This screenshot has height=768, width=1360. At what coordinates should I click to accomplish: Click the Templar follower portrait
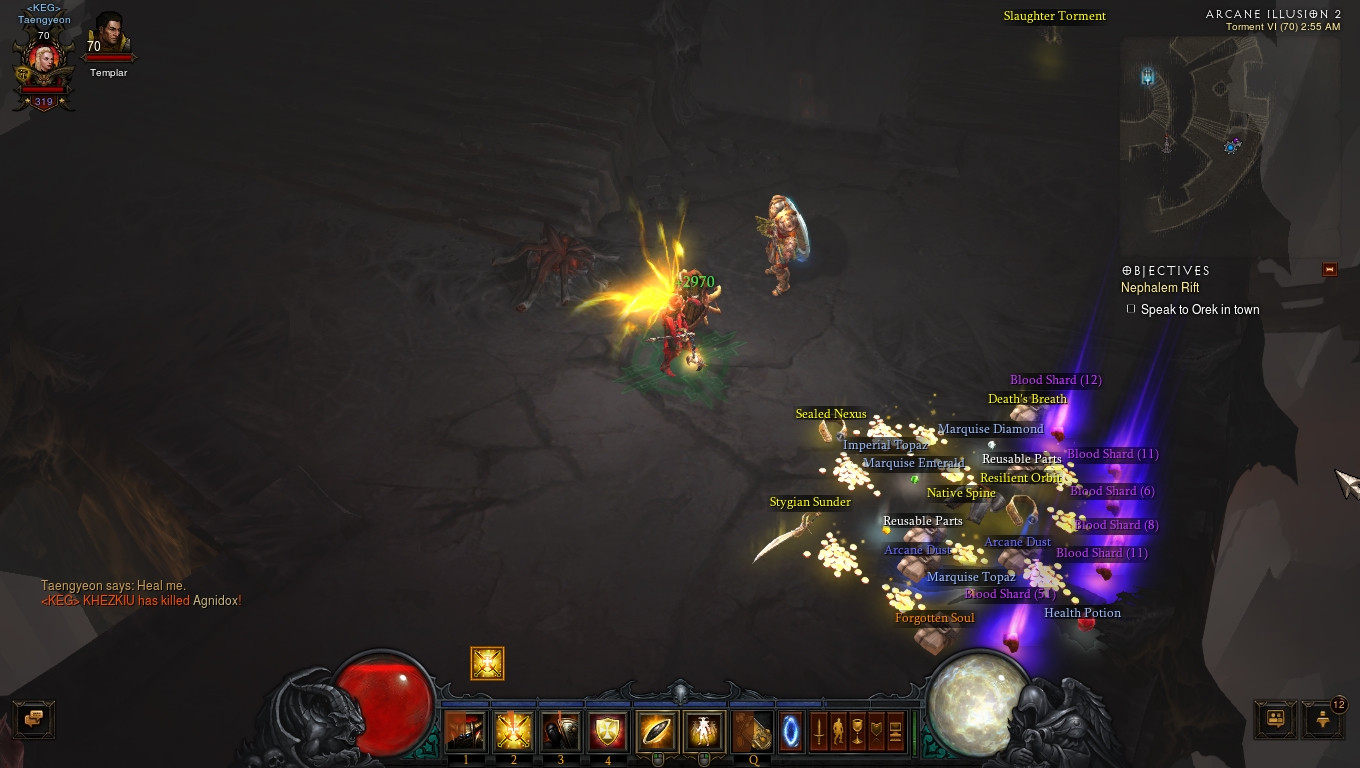[109, 36]
